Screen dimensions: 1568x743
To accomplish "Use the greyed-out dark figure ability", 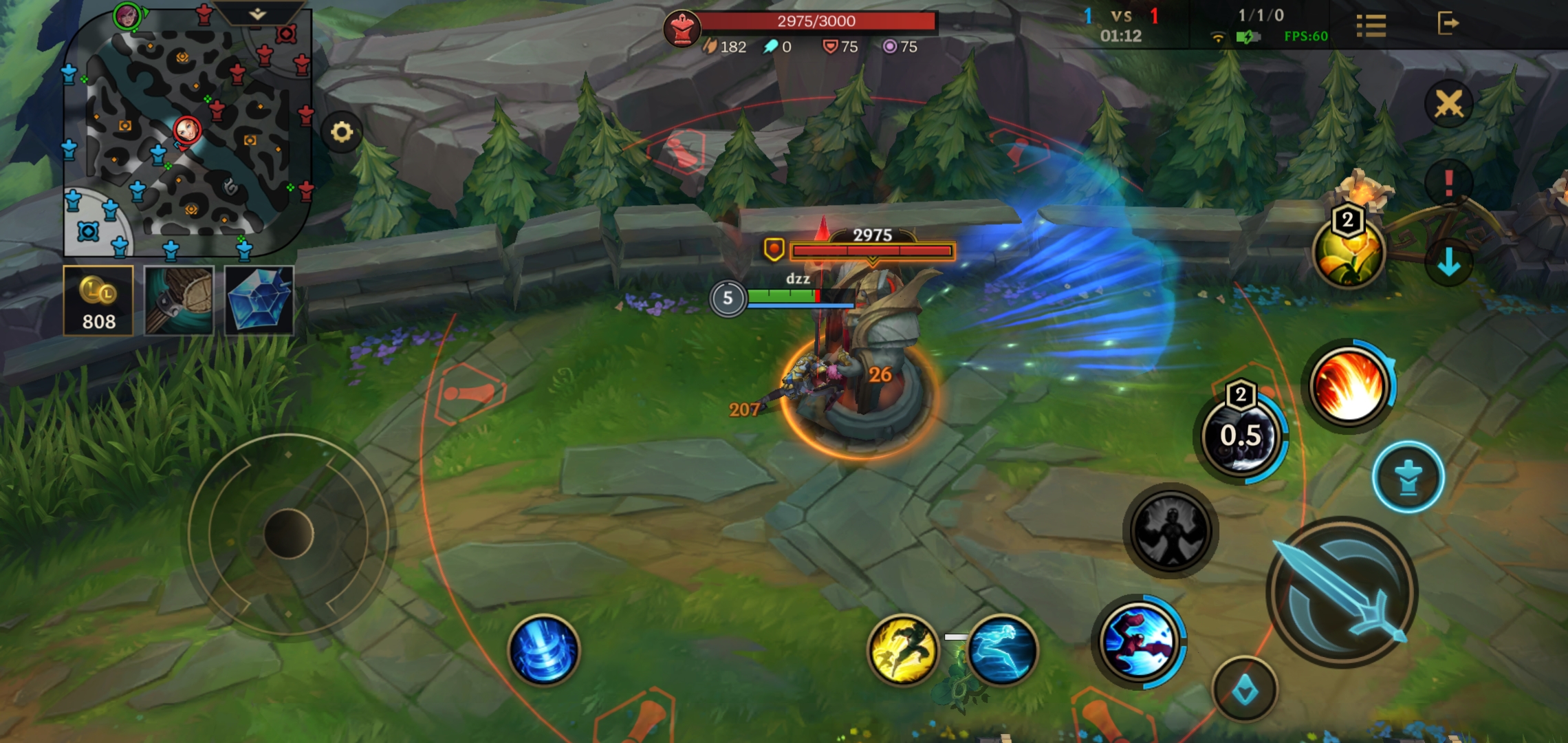I will [x=1170, y=531].
